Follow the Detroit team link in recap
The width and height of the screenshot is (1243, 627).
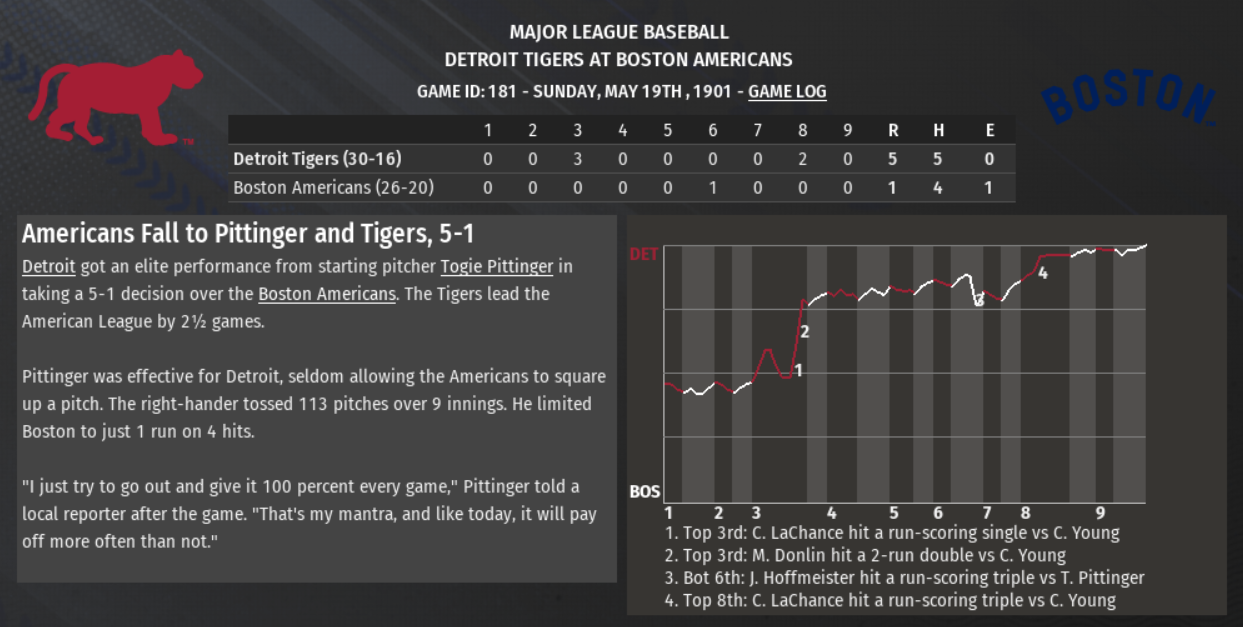coord(49,267)
